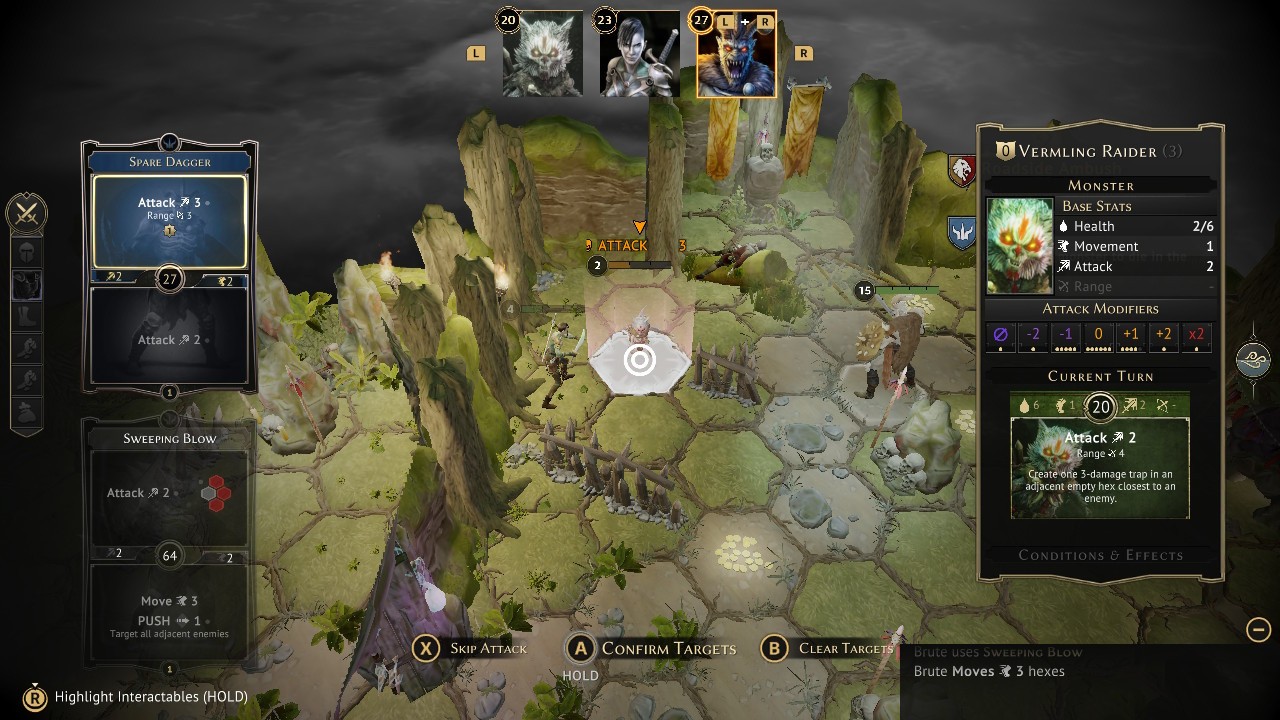The width and height of the screenshot is (1280, 720).
Task: Click the red lion head shield icon
Action: pos(961,170)
